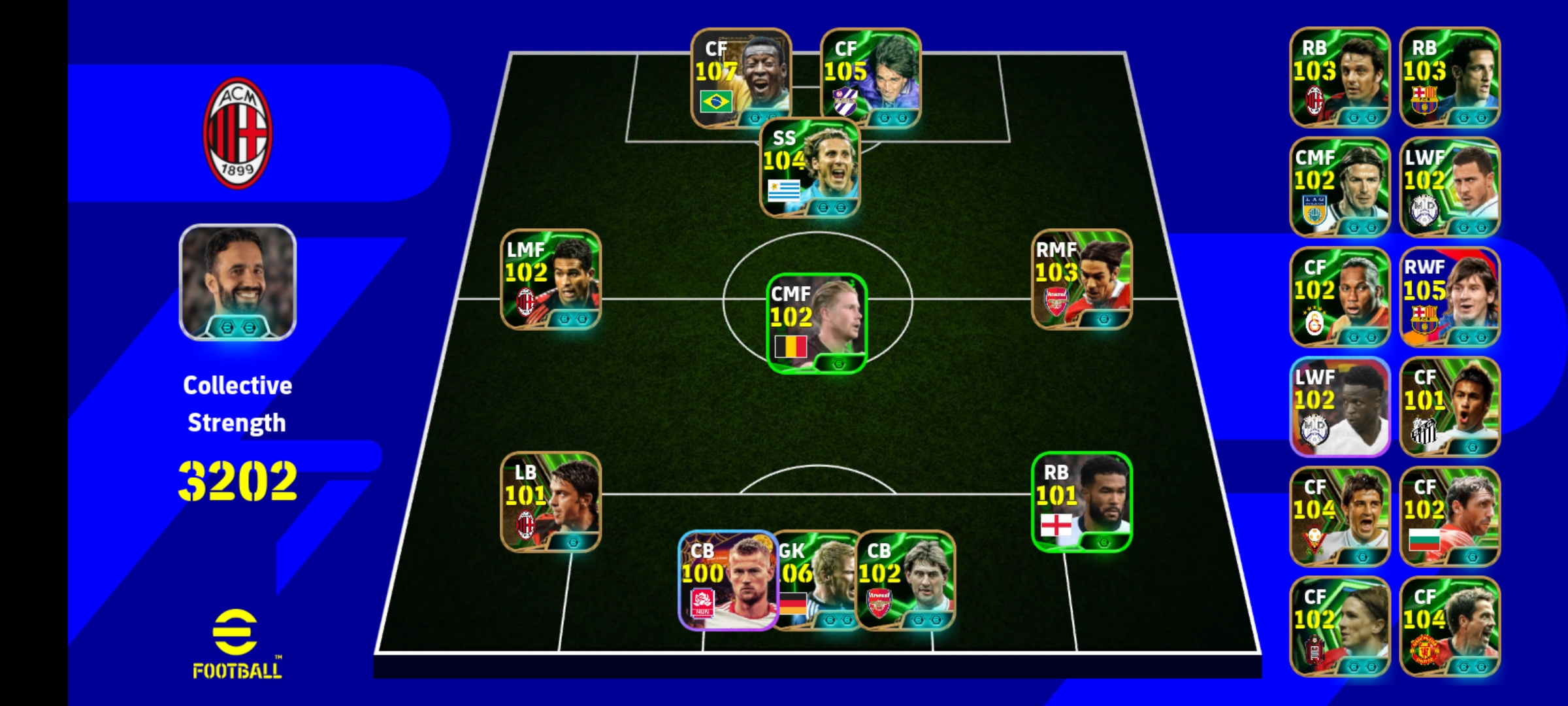Image resolution: width=1568 pixels, height=706 pixels.
Task: Open the manager portrait card
Action: coord(237,282)
